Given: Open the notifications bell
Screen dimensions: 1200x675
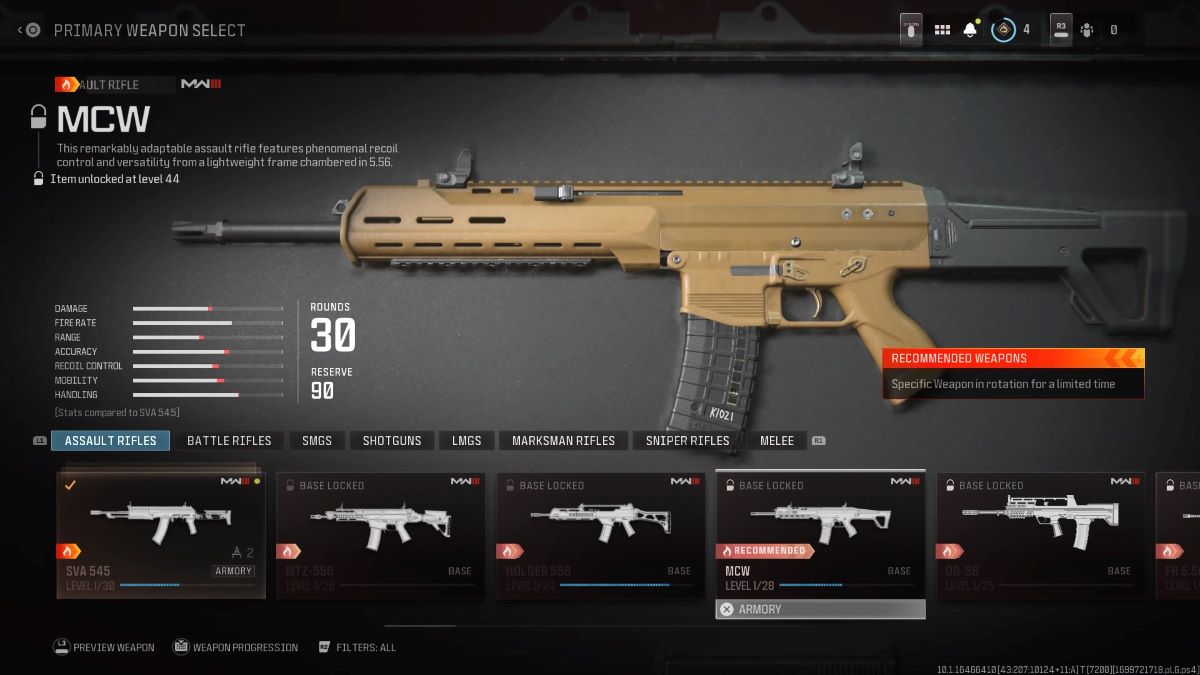Looking at the screenshot, I should (969, 30).
